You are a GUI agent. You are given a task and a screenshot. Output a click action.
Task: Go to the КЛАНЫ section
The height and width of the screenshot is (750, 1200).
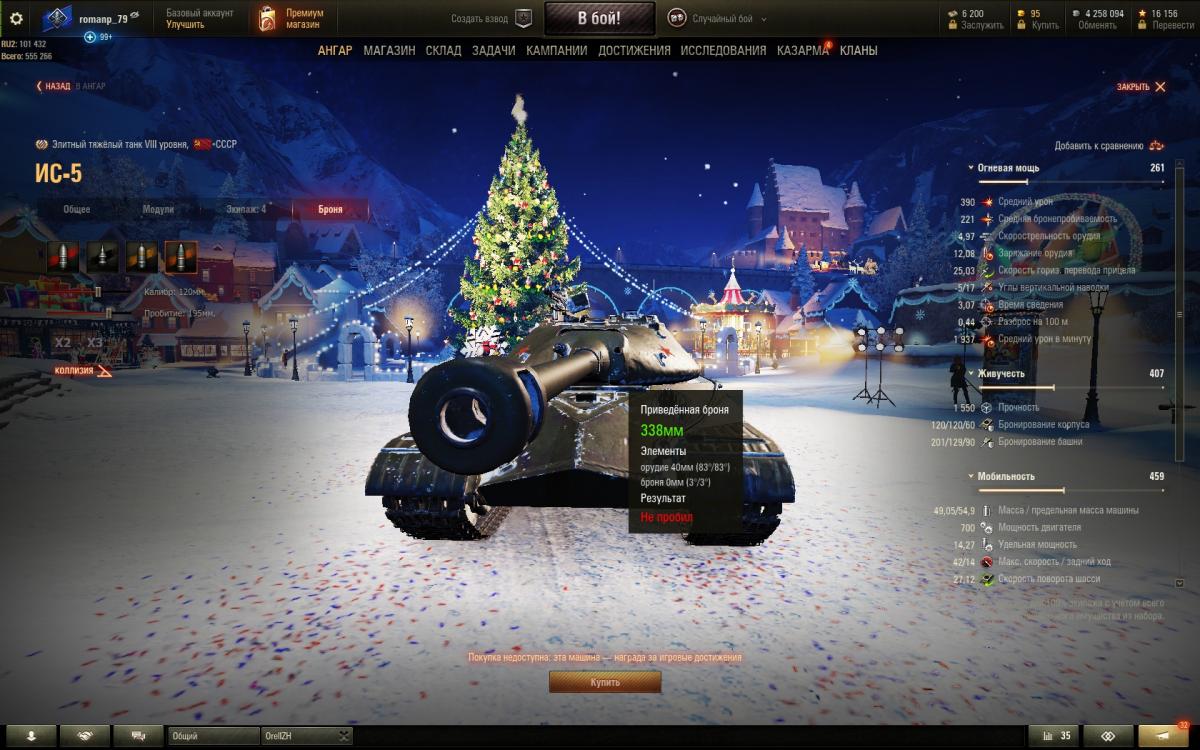[x=858, y=51]
